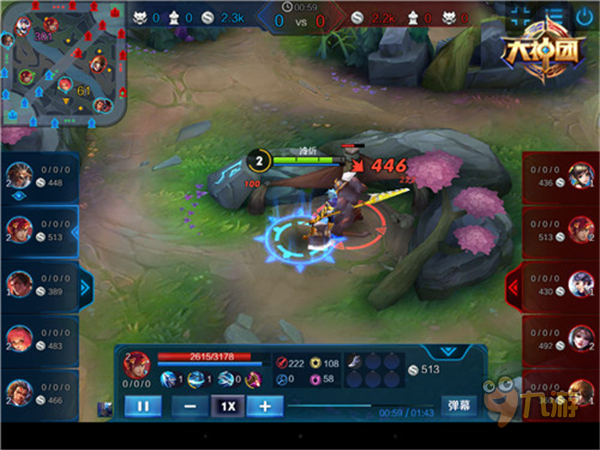Expand the blue team panel arrow
The width and height of the screenshot is (600, 450).
[84, 288]
